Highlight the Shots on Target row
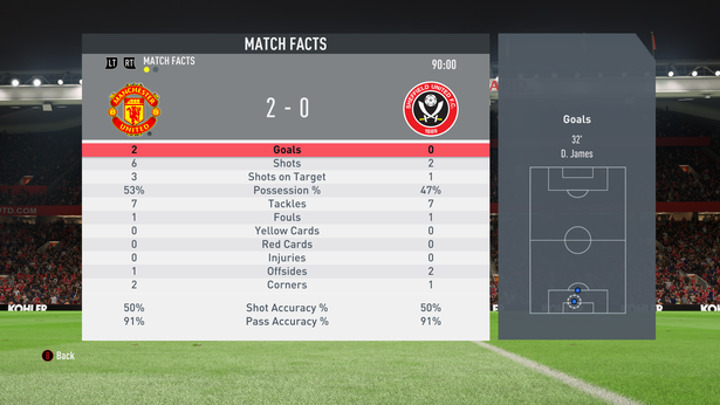 tap(286, 177)
